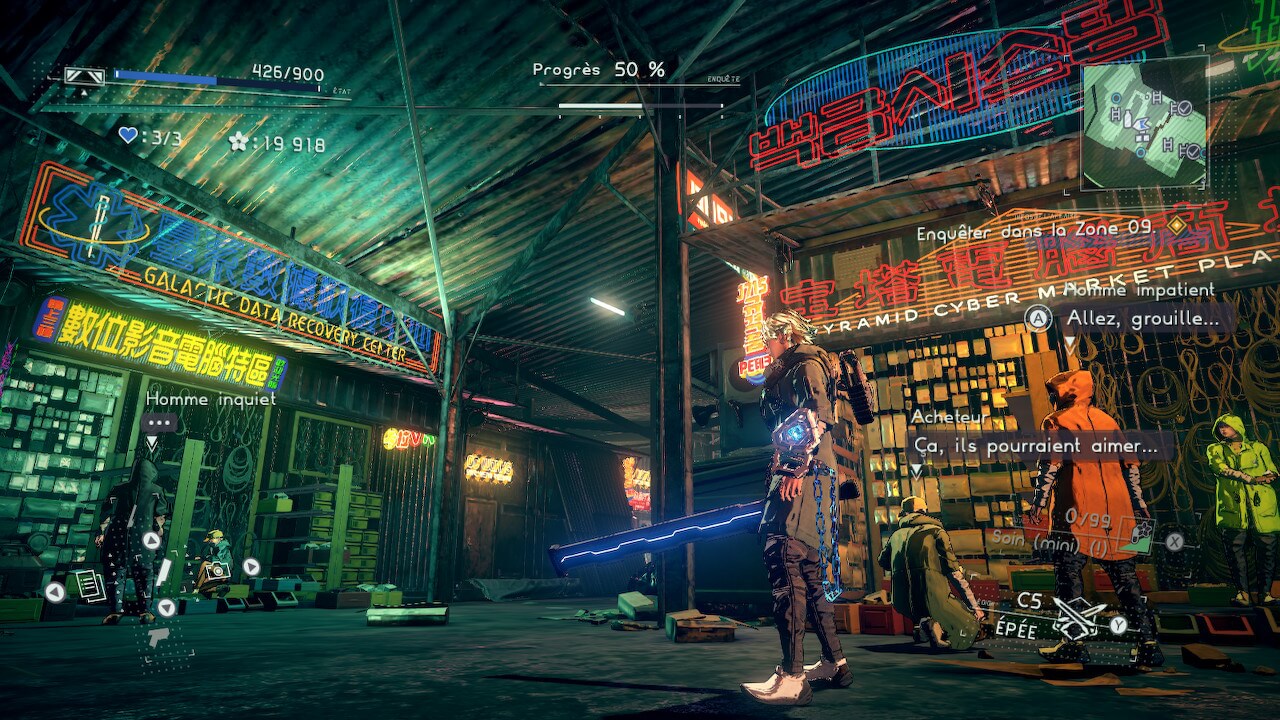Click the Homme inquiet speech bubble
The width and height of the screenshot is (1280, 720).
(x=160, y=423)
